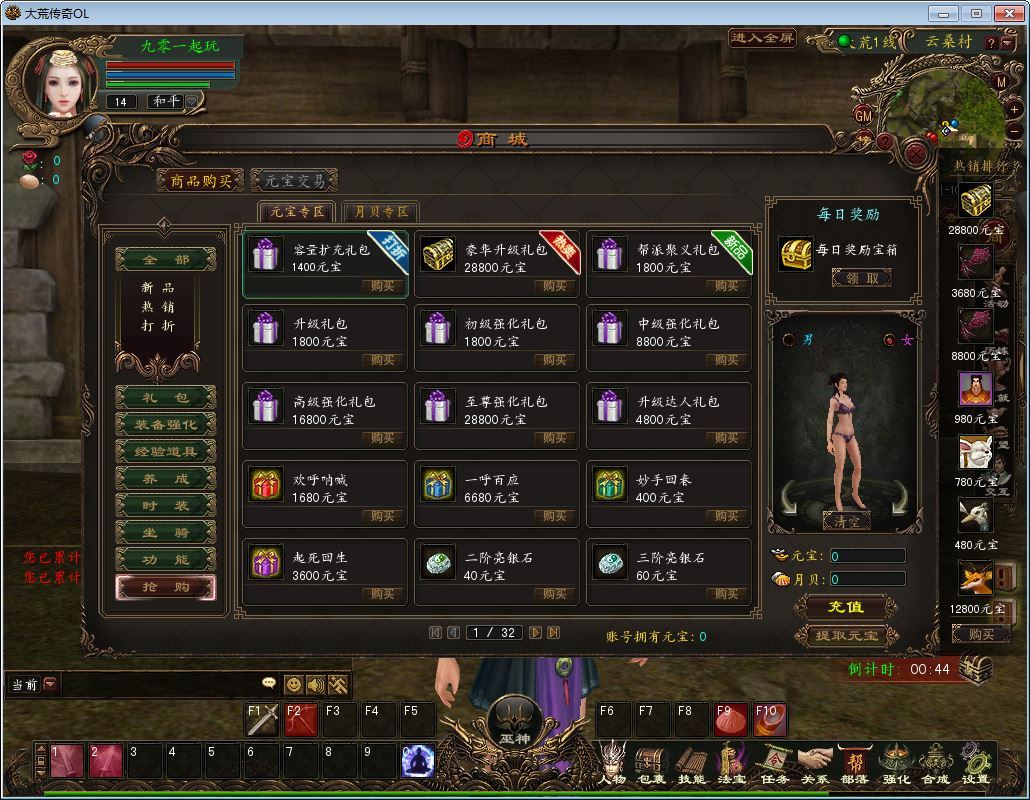The width and height of the screenshot is (1030, 800).
Task: Open the 人物 character panel
Action: point(612,765)
